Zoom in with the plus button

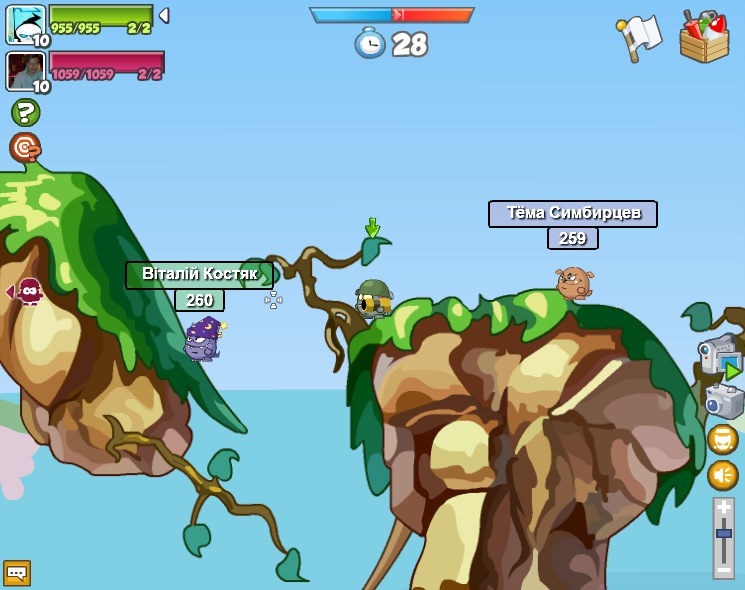tap(723, 508)
